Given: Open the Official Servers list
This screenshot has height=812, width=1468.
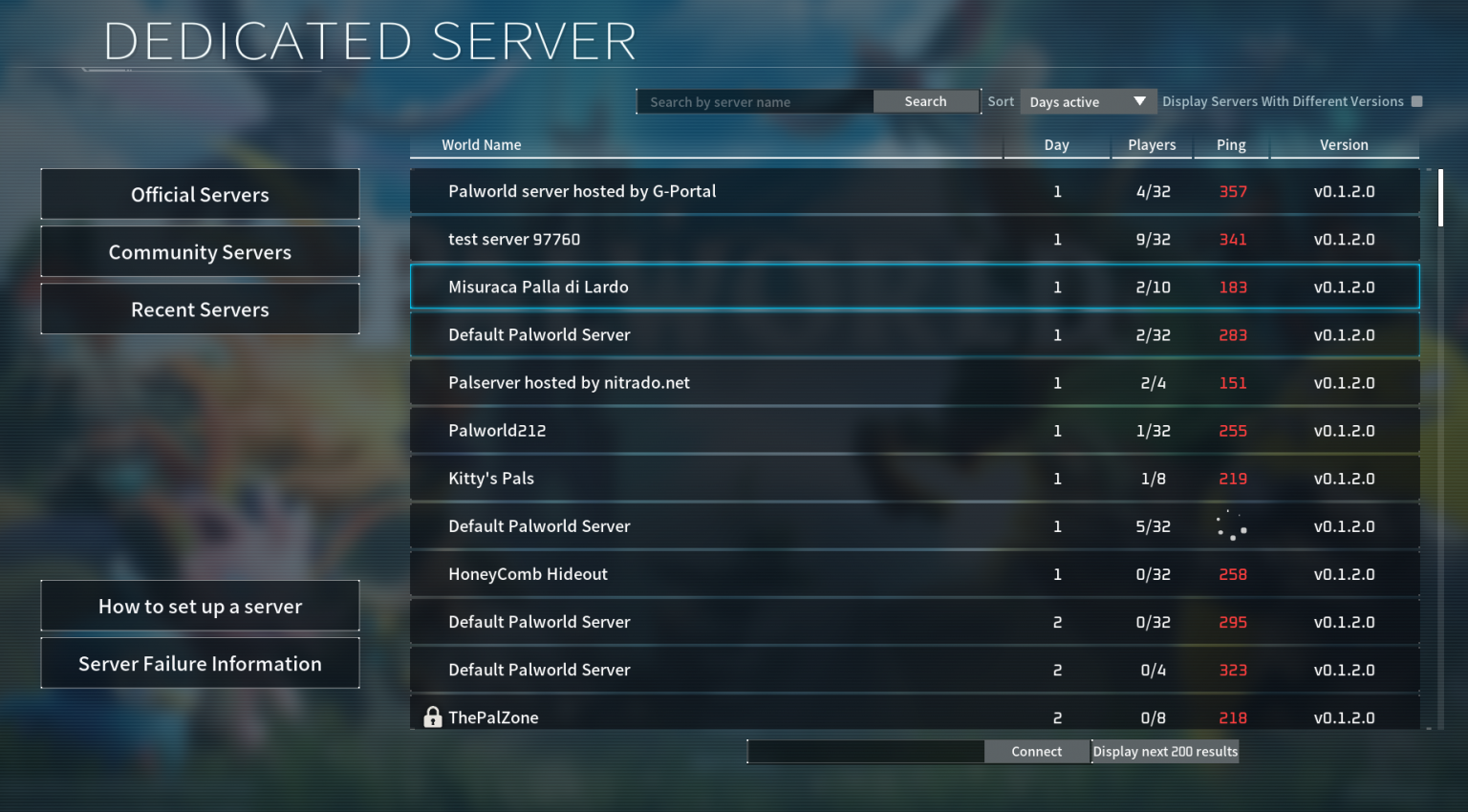Looking at the screenshot, I should tap(200, 194).
